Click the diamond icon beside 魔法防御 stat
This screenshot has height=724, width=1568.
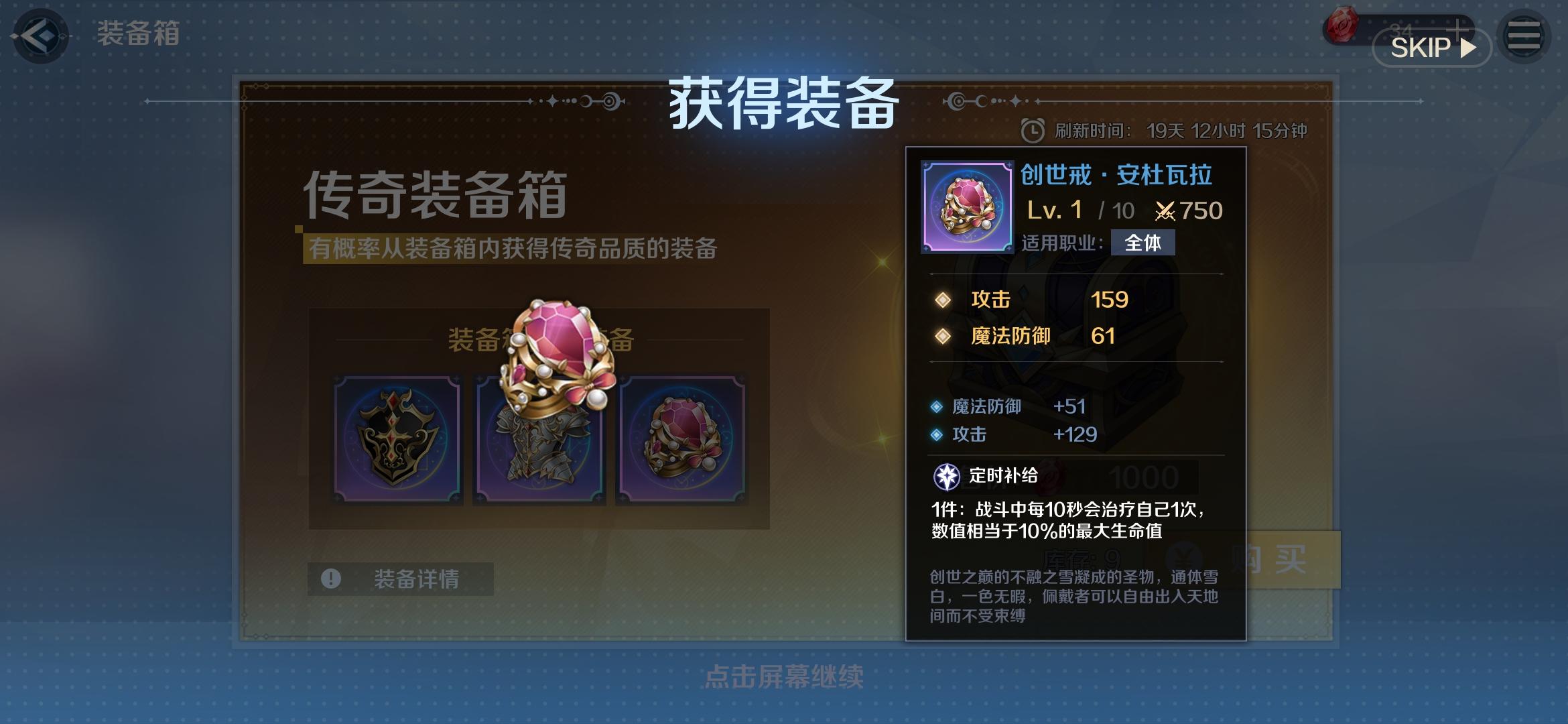(943, 337)
